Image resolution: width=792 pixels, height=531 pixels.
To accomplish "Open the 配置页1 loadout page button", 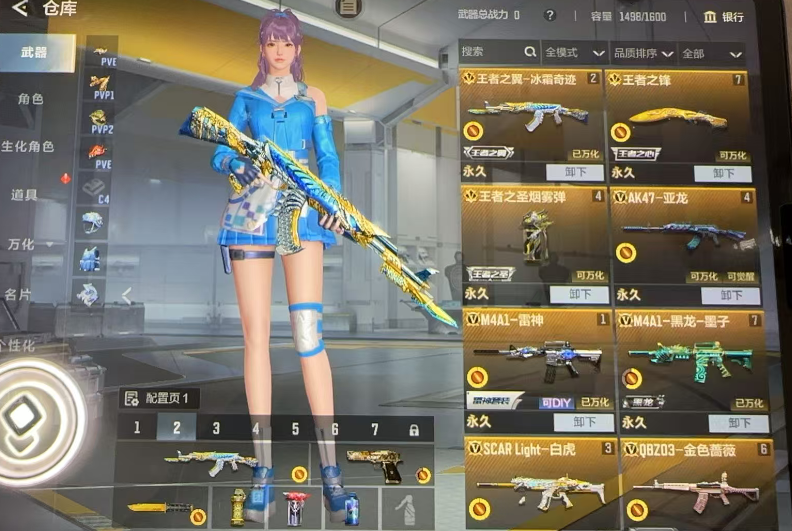I will (x=160, y=397).
